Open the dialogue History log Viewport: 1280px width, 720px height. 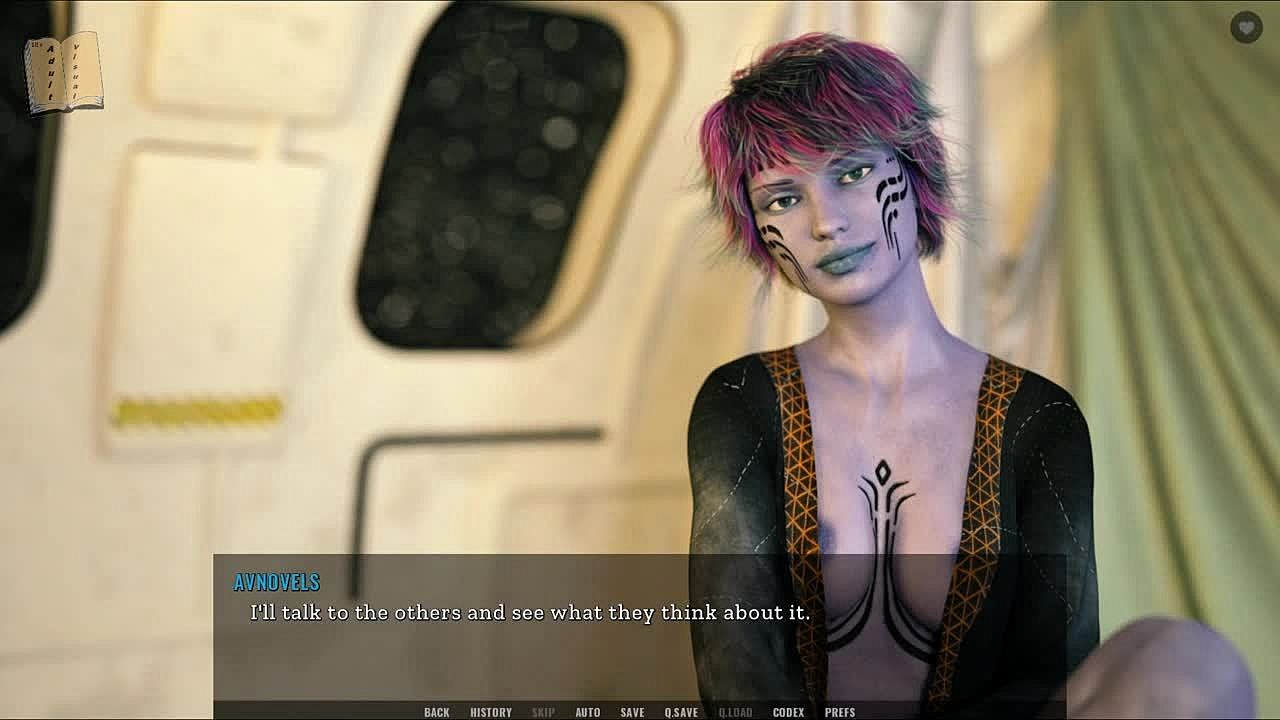[x=491, y=712]
